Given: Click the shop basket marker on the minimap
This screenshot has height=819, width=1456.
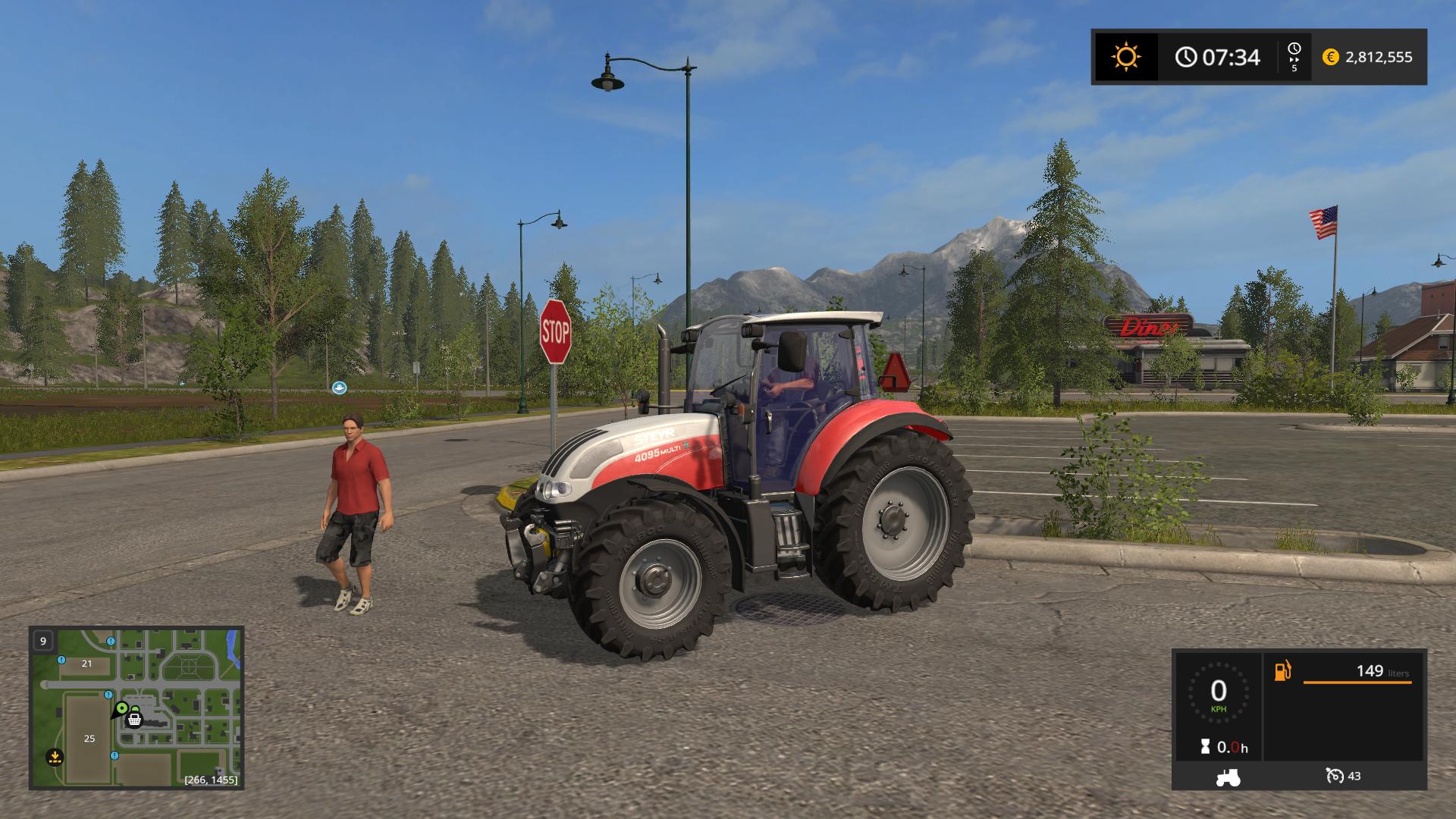Looking at the screenshot, I should (135, 718).
